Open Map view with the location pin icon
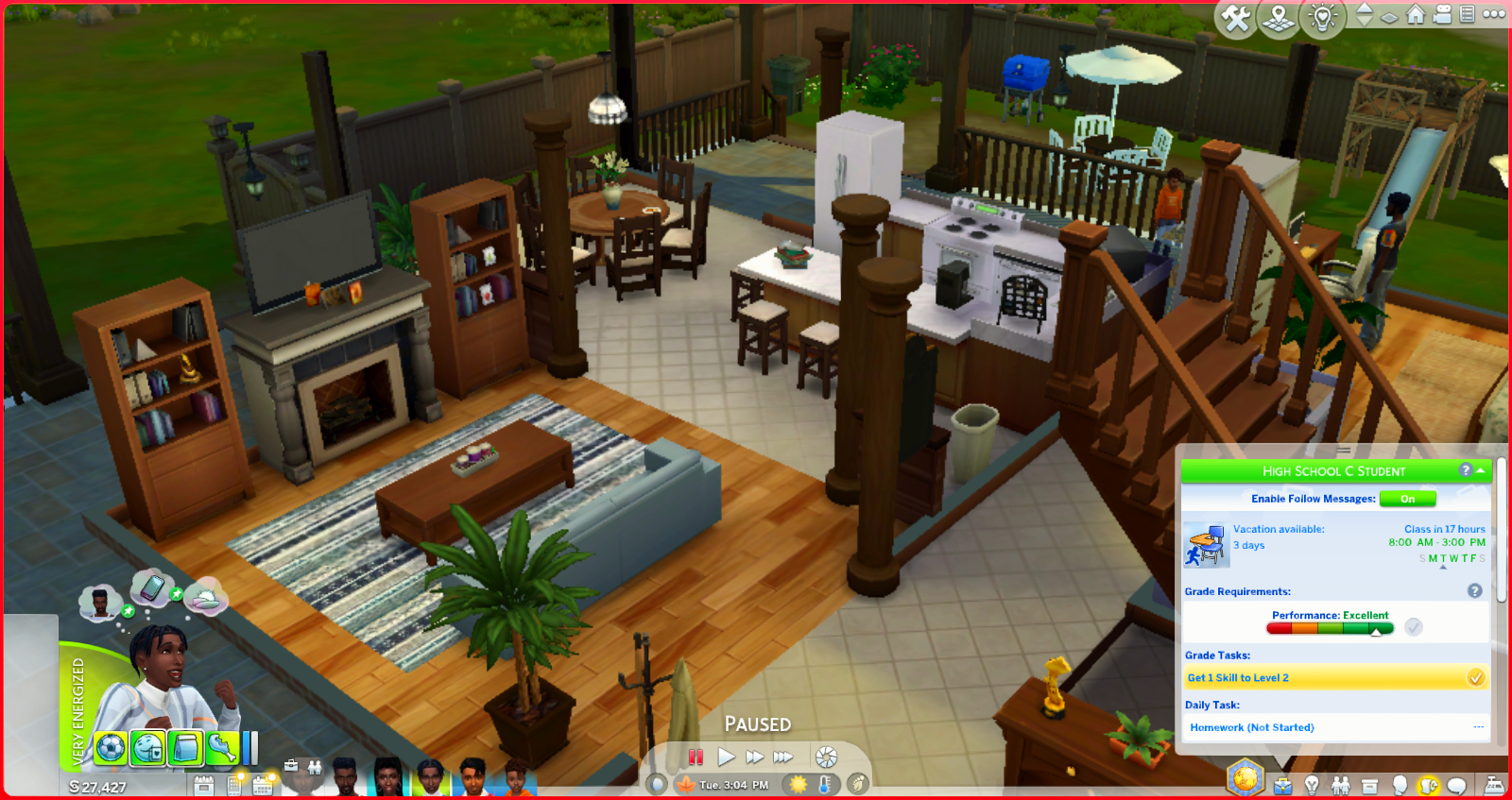1512x800 pixels. coord(1278,16)
